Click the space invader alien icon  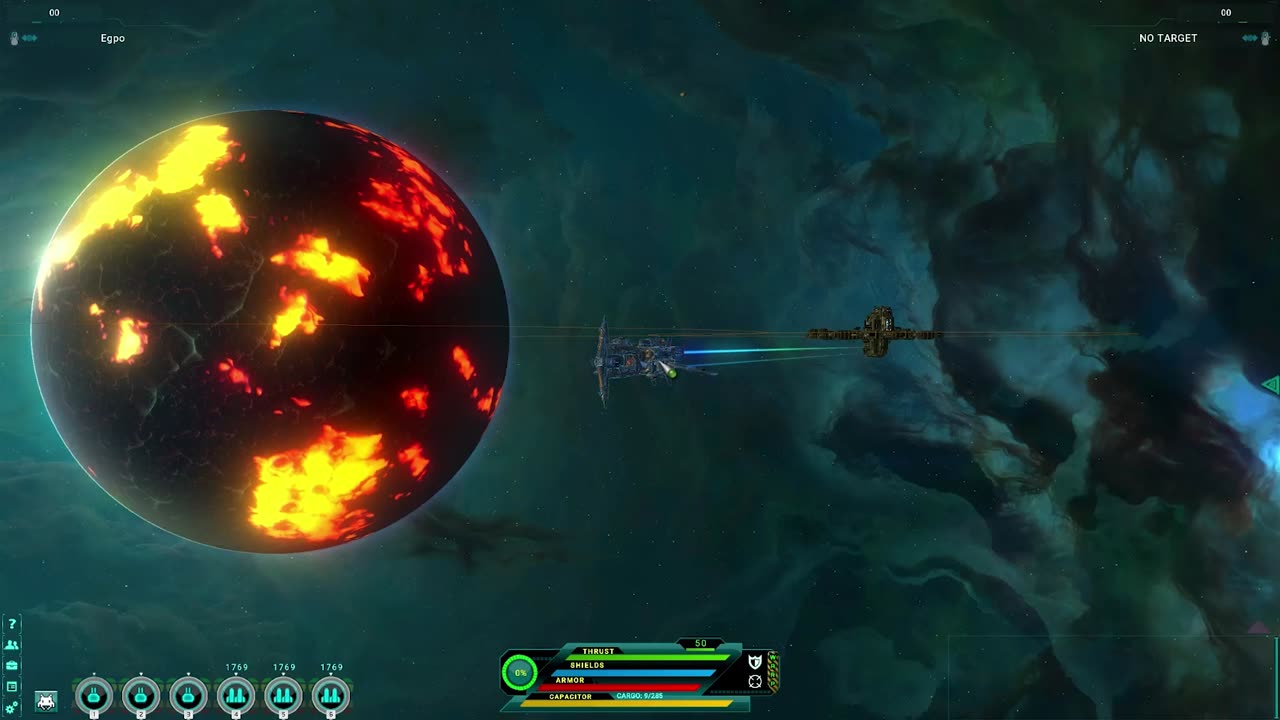click(x=46, y=701)
